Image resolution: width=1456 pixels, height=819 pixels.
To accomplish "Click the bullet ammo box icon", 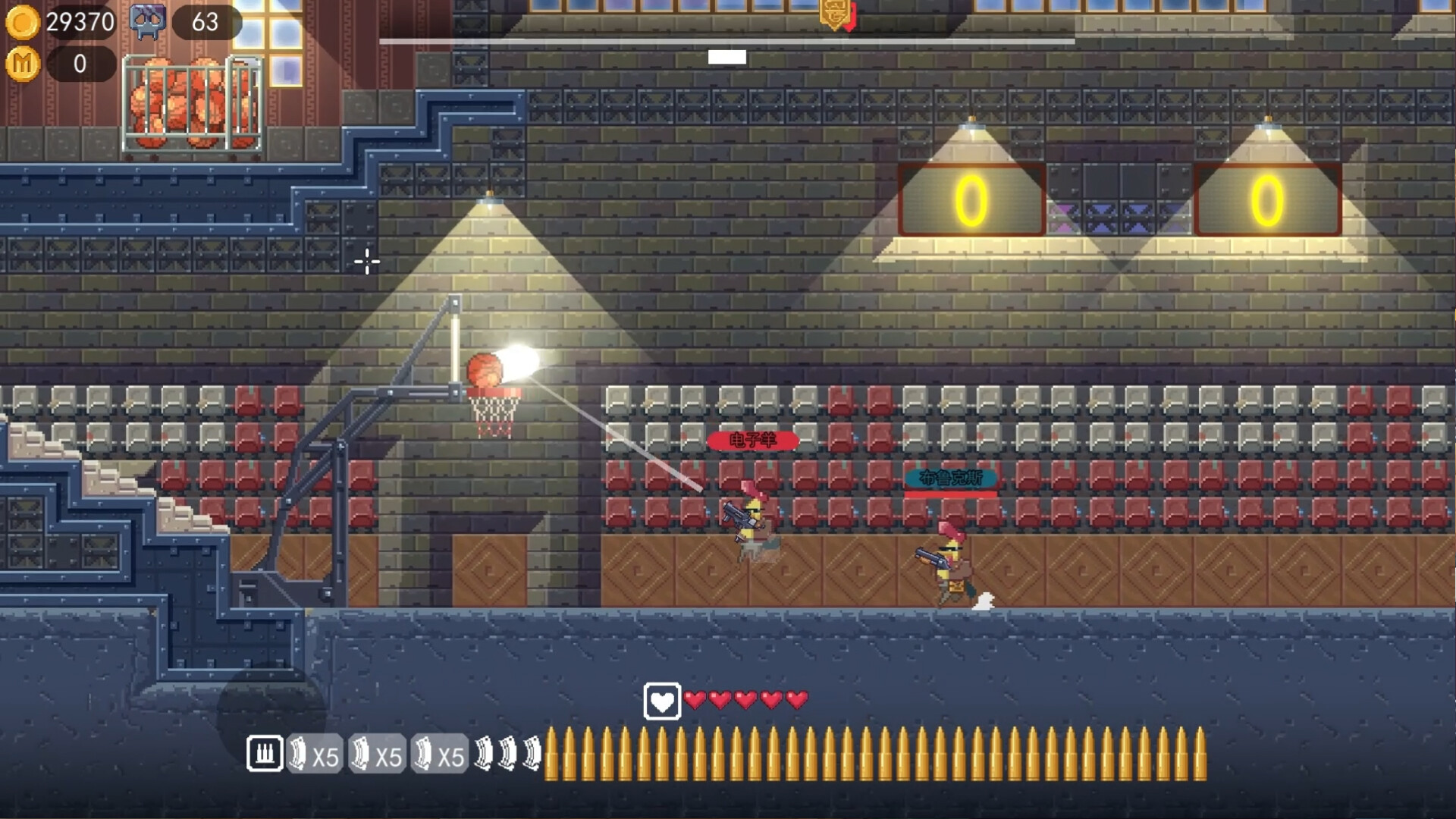I will [x=265, y=754].
